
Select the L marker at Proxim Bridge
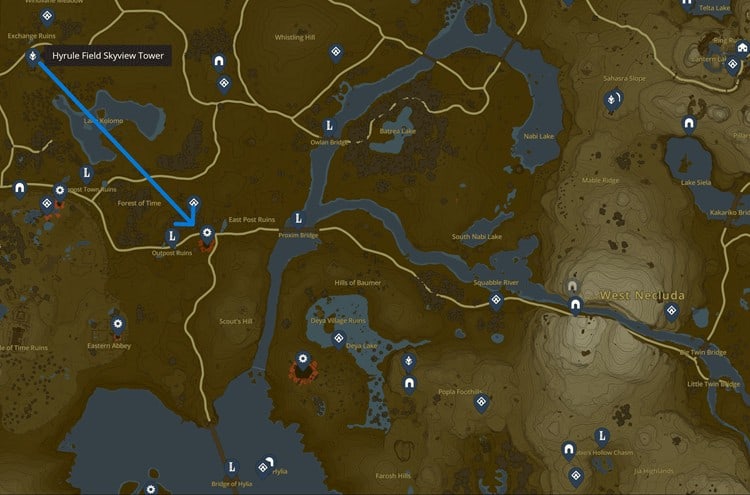tap(297, 220)
